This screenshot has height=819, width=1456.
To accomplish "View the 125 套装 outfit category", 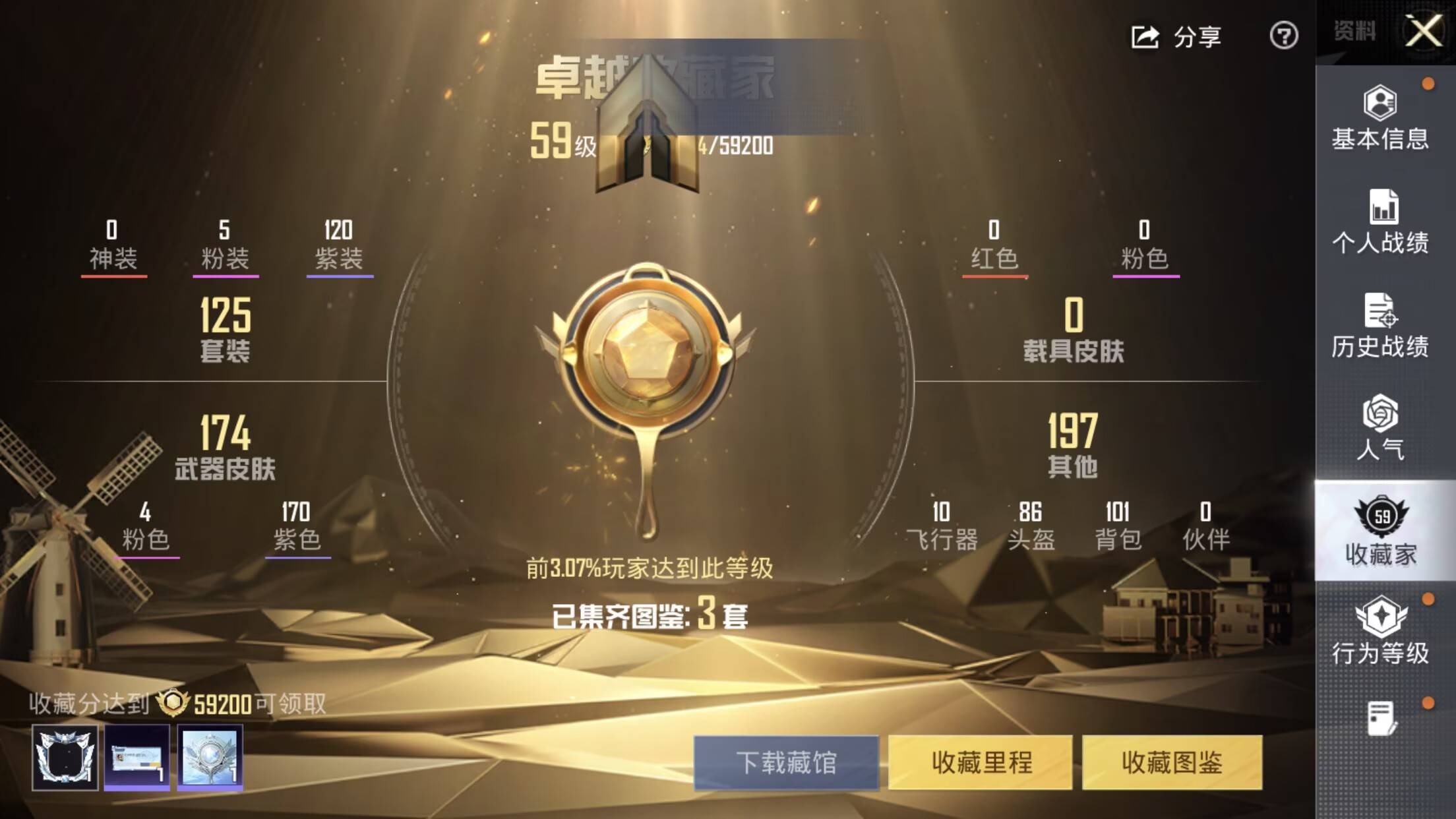I will tap(226, 330).
